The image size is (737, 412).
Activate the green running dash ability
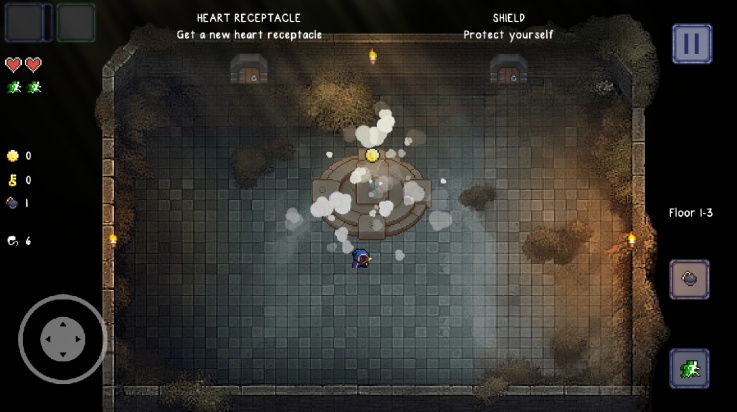689,368
